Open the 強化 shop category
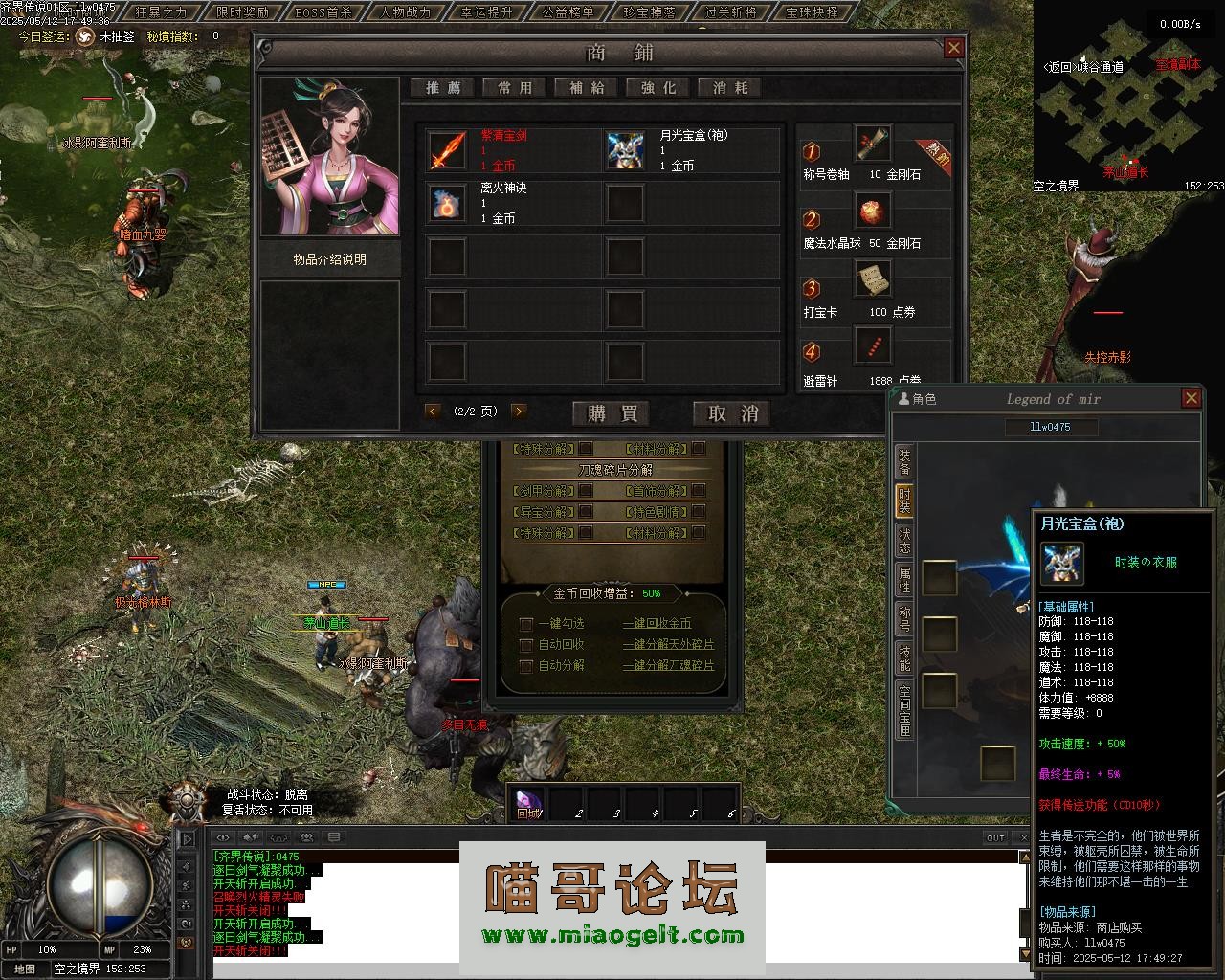Viewport: 1225px width, 980px height. click(x=658, y=88)
